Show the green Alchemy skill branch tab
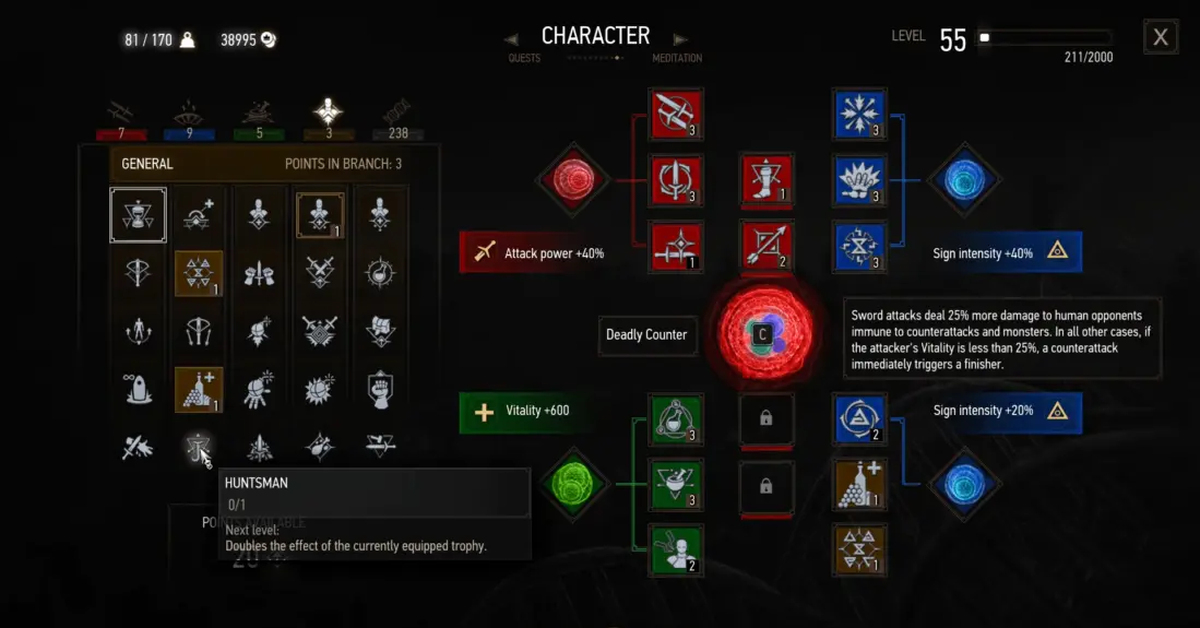This screenshot has height=628, width=1200. (259, 117)
